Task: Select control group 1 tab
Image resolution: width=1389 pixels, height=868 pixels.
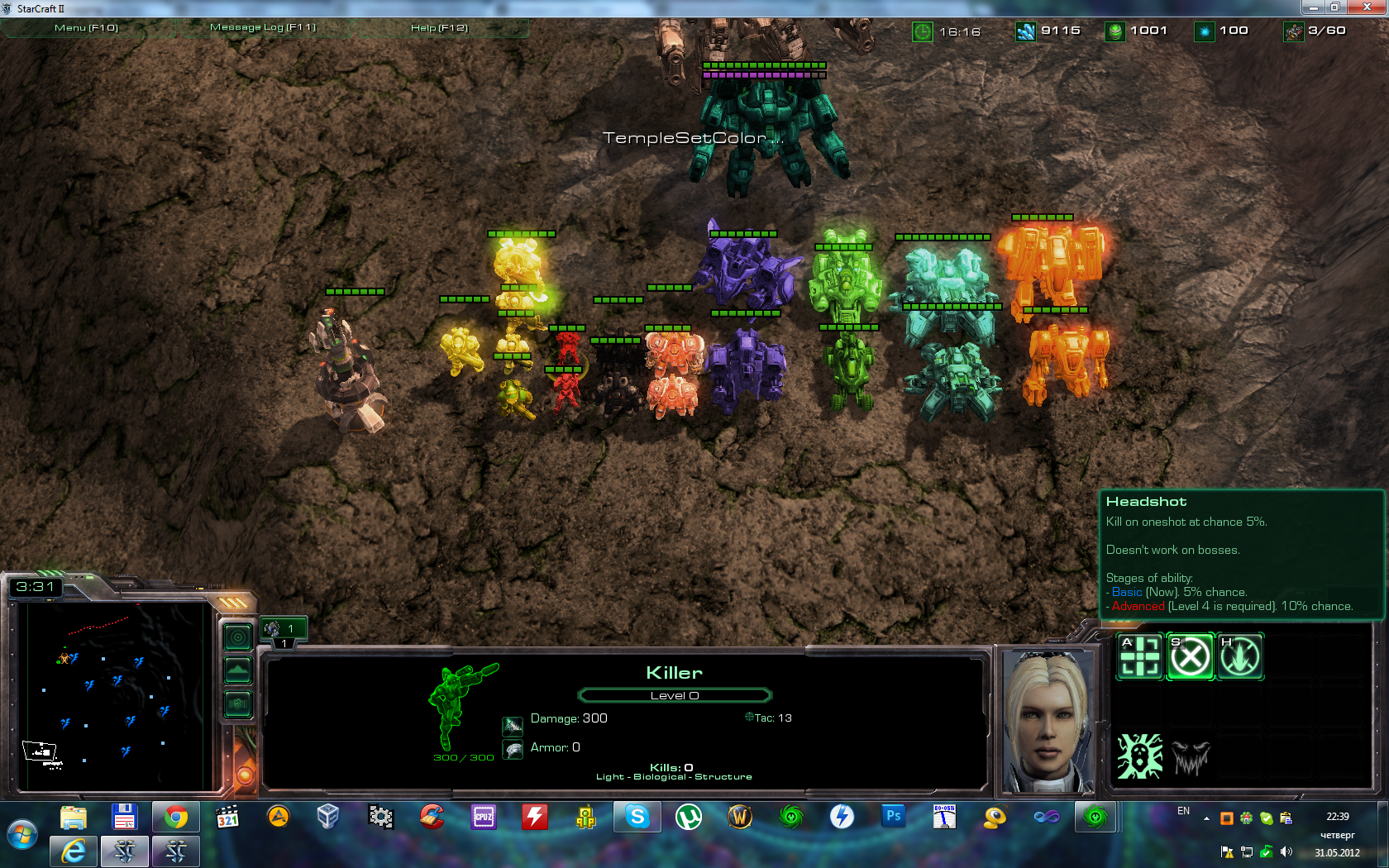Action: pyautogui.click(x=284, y=630)
